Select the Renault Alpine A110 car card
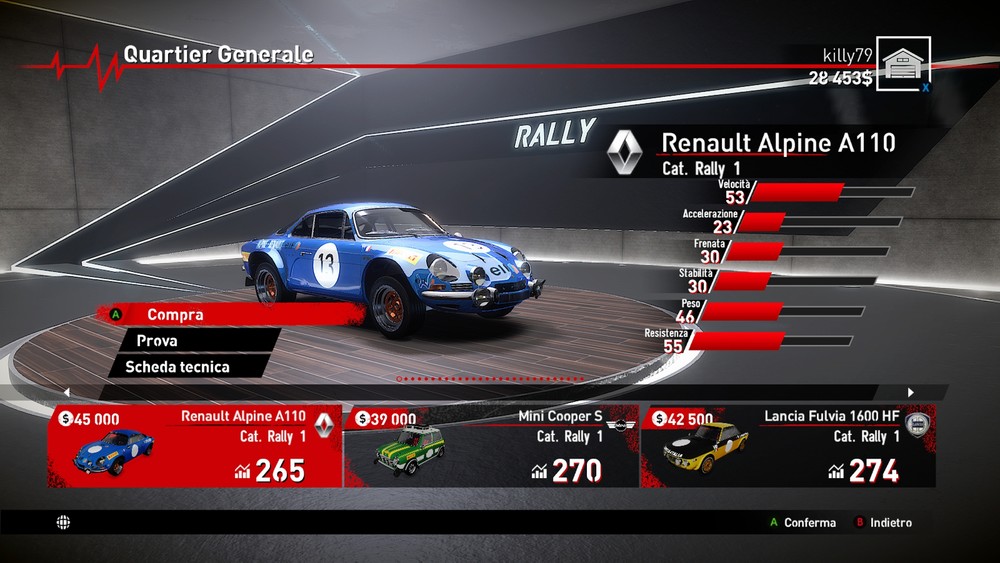 [195, 446]
